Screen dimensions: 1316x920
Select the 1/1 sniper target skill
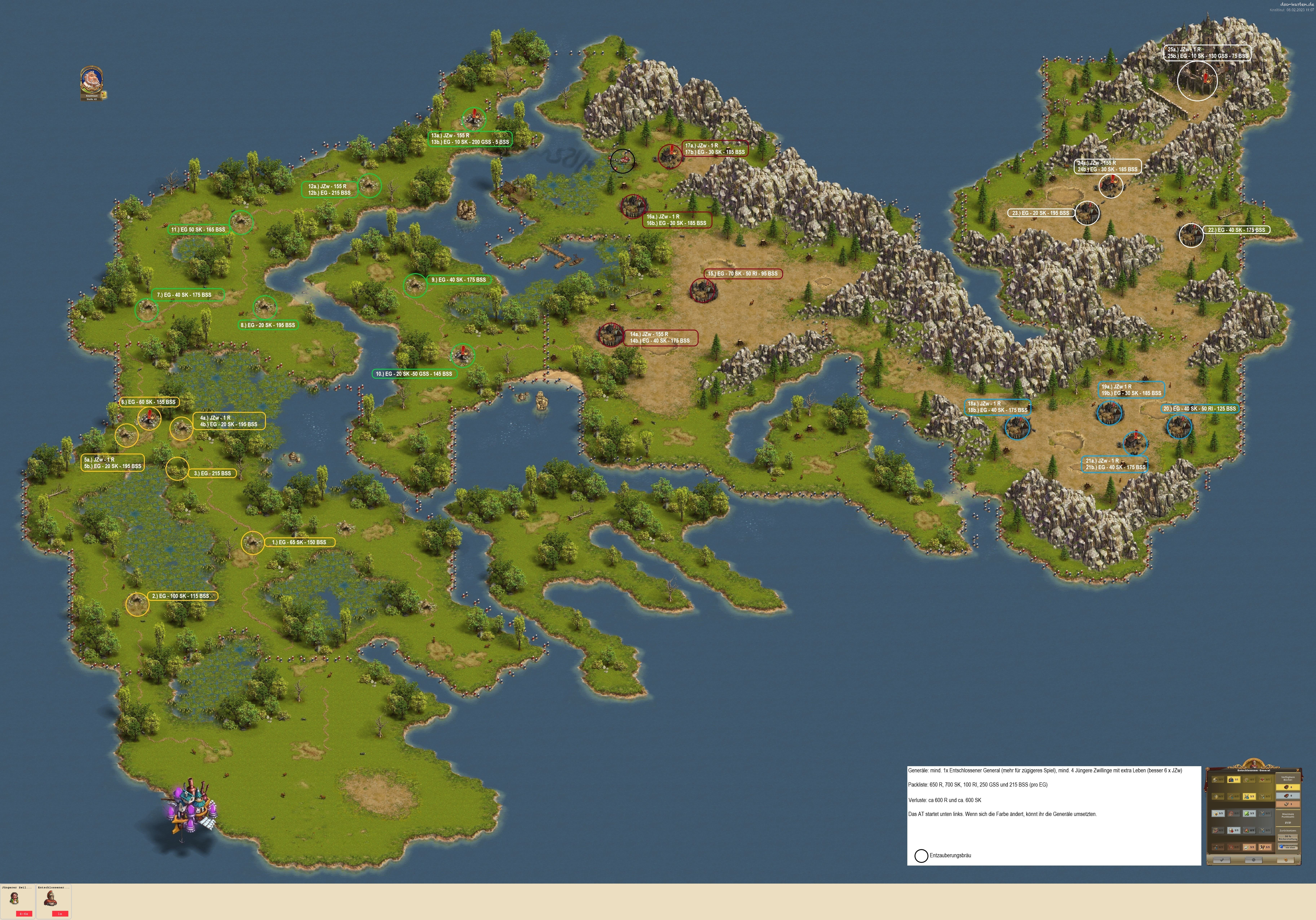[1234, 780]
